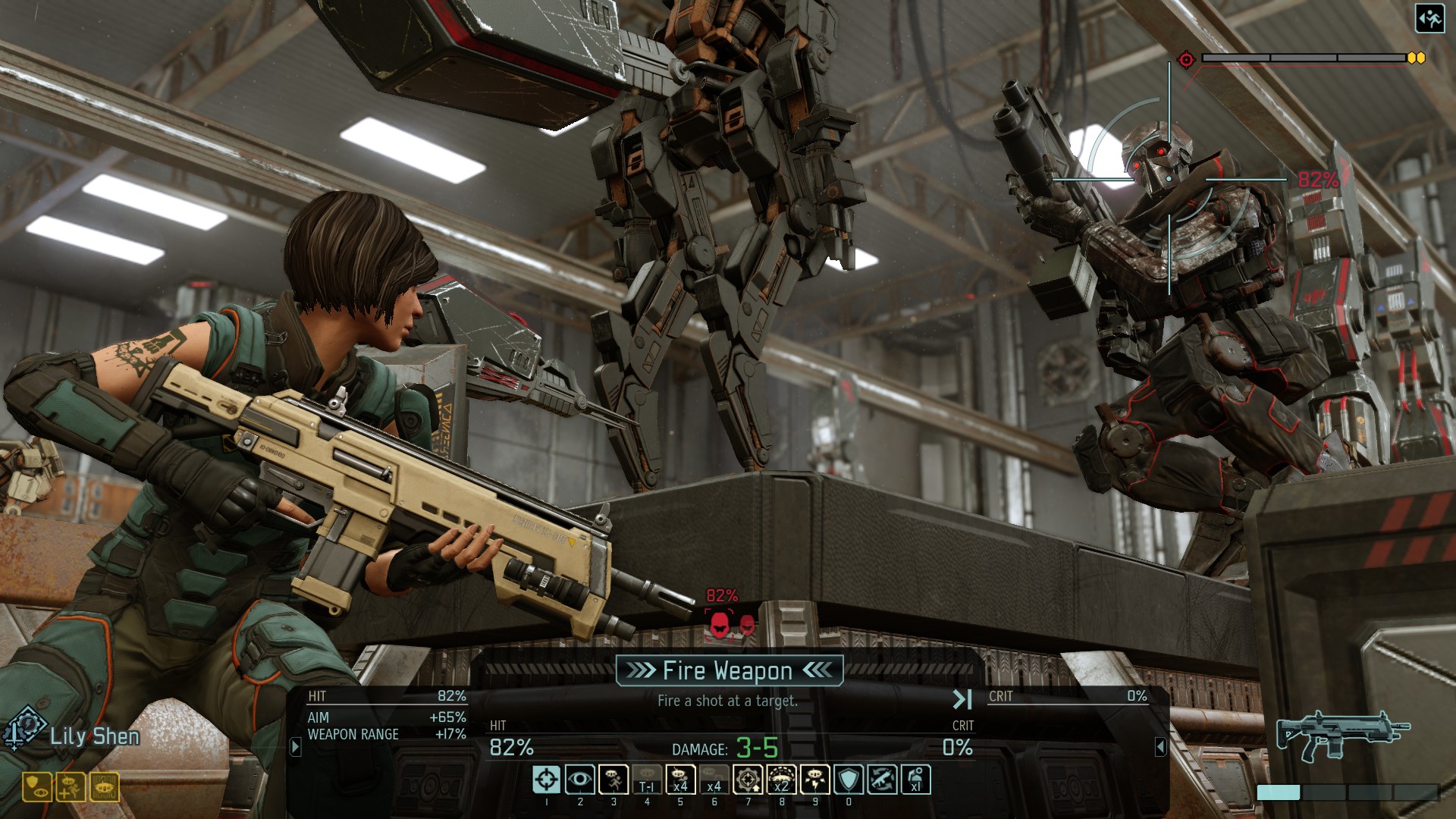
Task: Choose the drone with running figure ability
Action: pyautogui.click(x=613, y=780)
